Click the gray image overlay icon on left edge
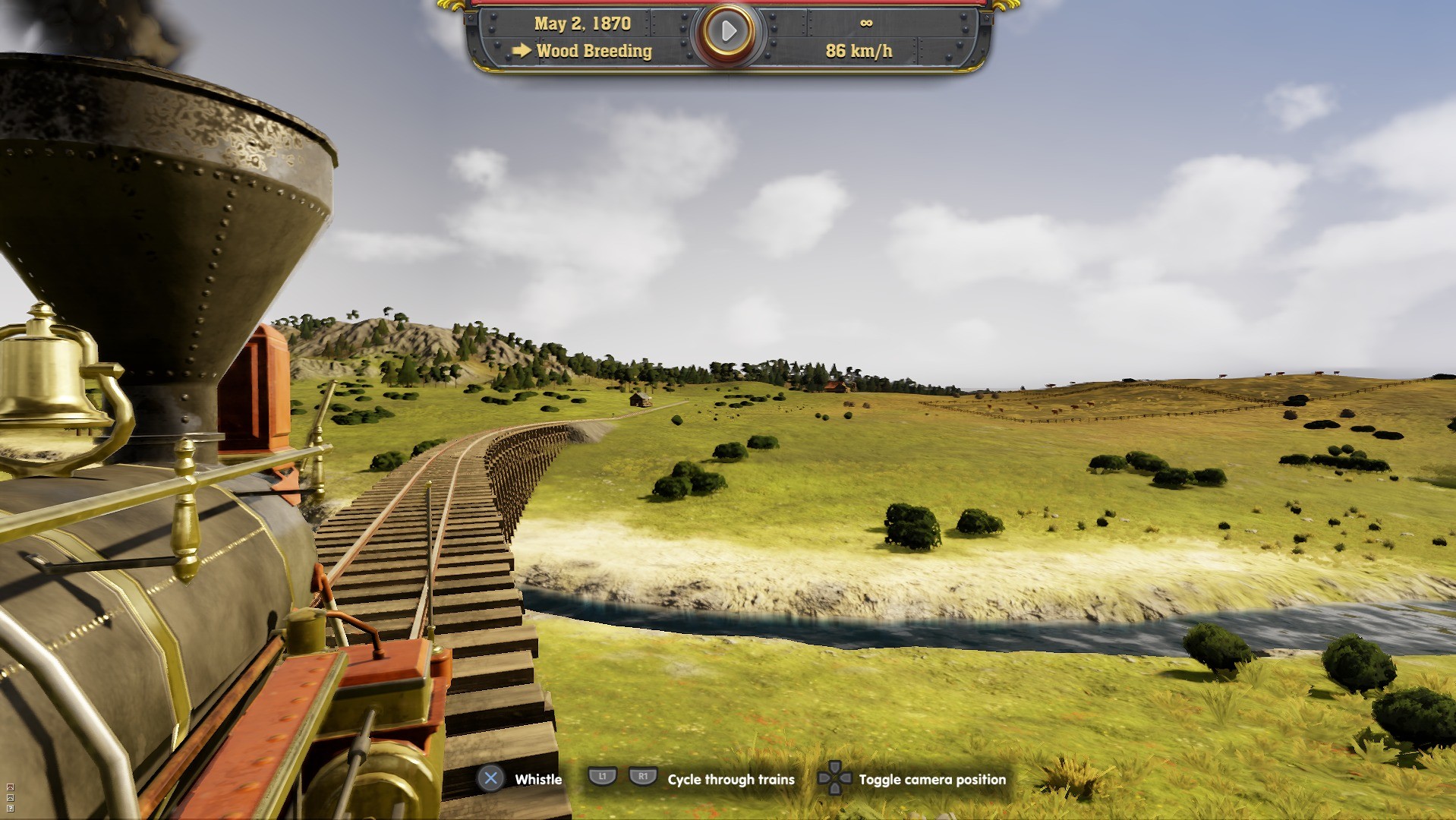The height and width of the screenshot is (820, 1456). (10, 798)
